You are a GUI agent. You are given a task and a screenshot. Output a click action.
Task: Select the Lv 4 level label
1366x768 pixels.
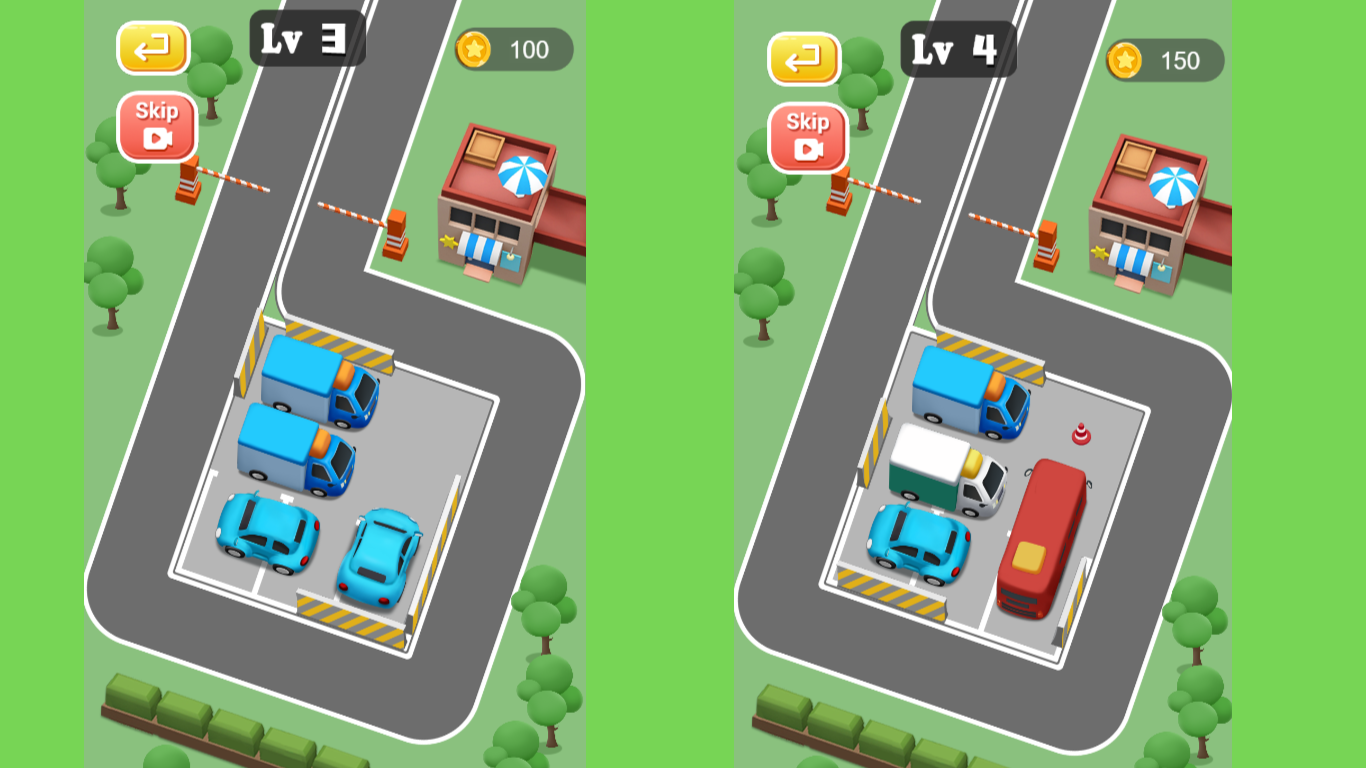[957, 47]
